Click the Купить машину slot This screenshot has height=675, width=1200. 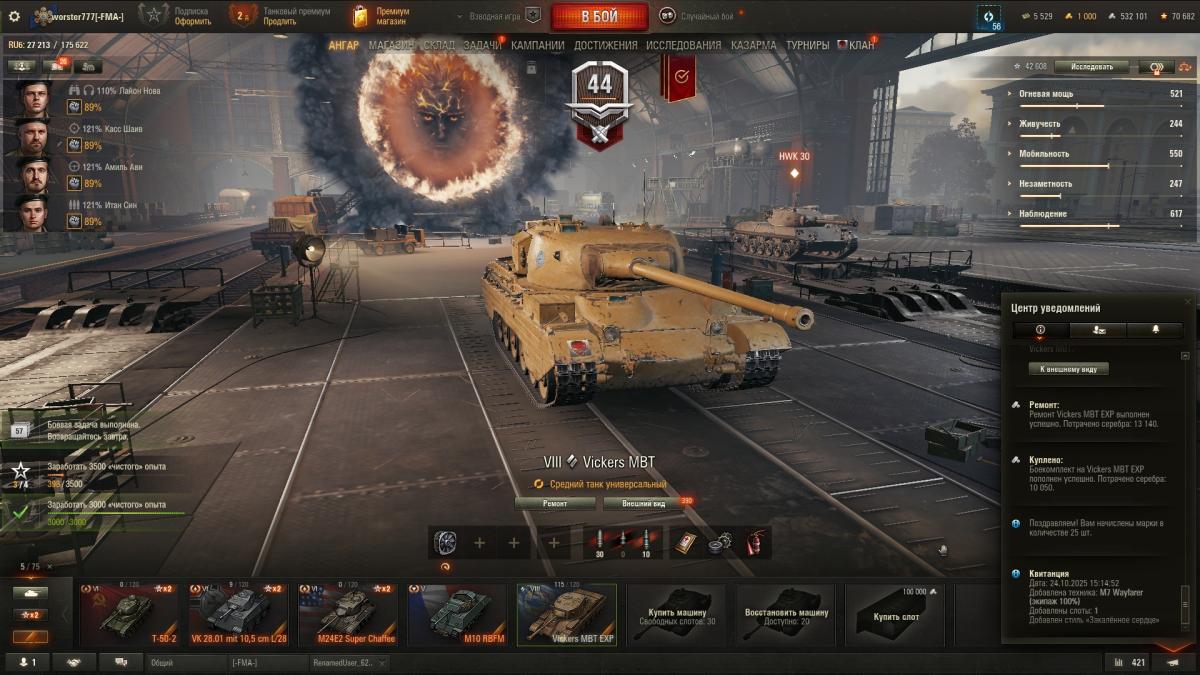(x=677, y=614)
